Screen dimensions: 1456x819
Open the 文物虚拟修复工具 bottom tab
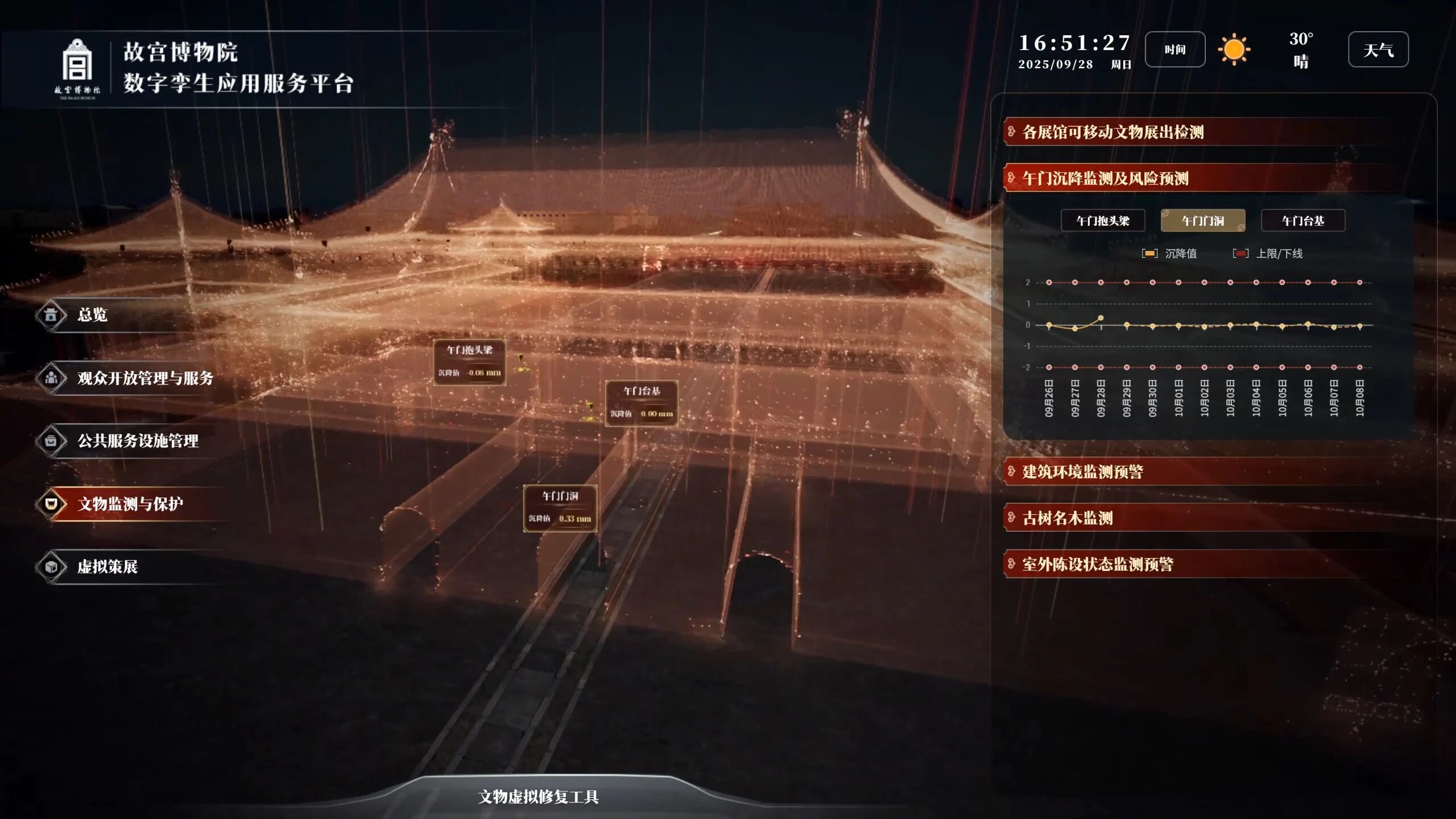(538, 797)
